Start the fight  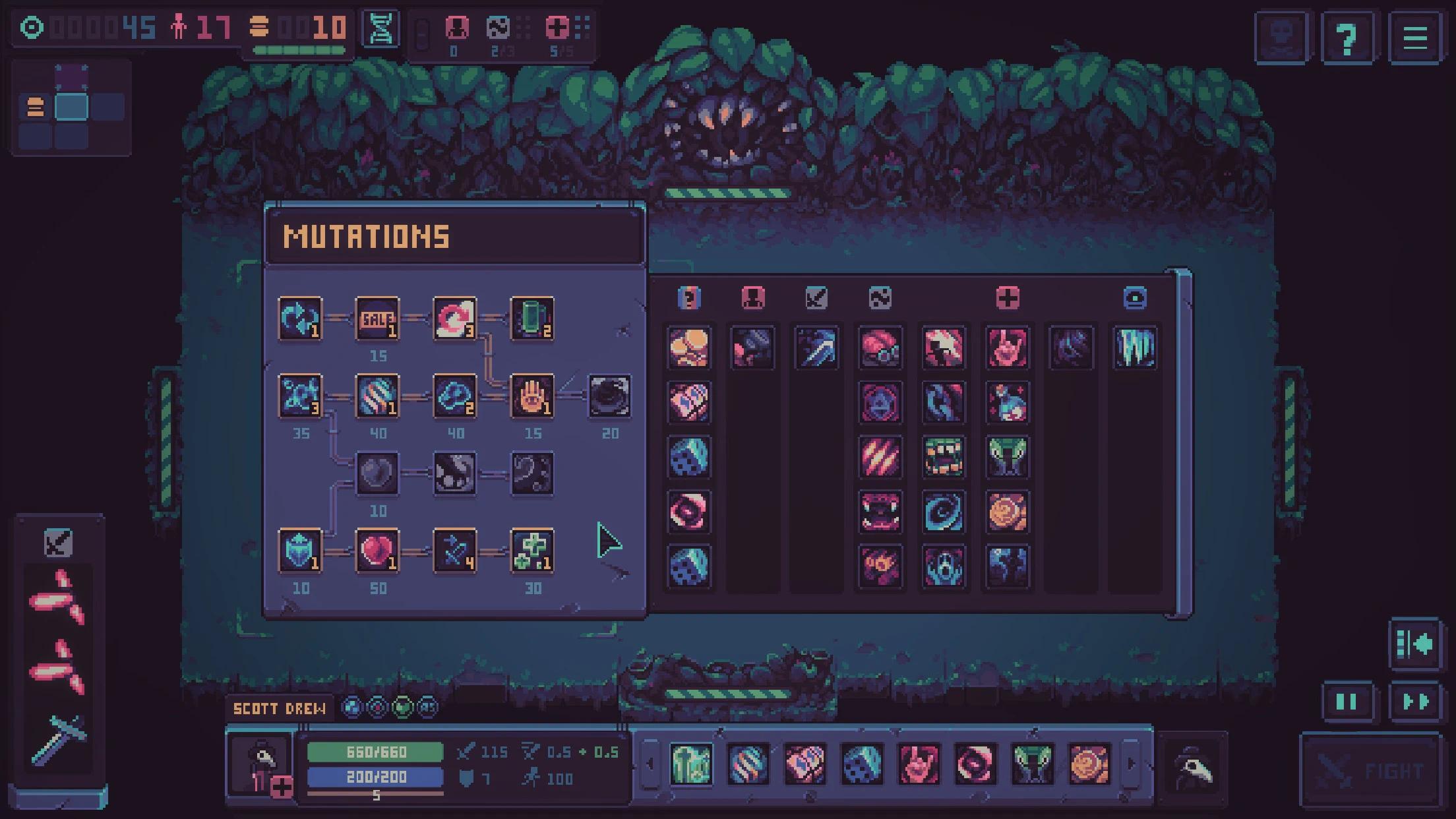click(x=1370, y=770)
